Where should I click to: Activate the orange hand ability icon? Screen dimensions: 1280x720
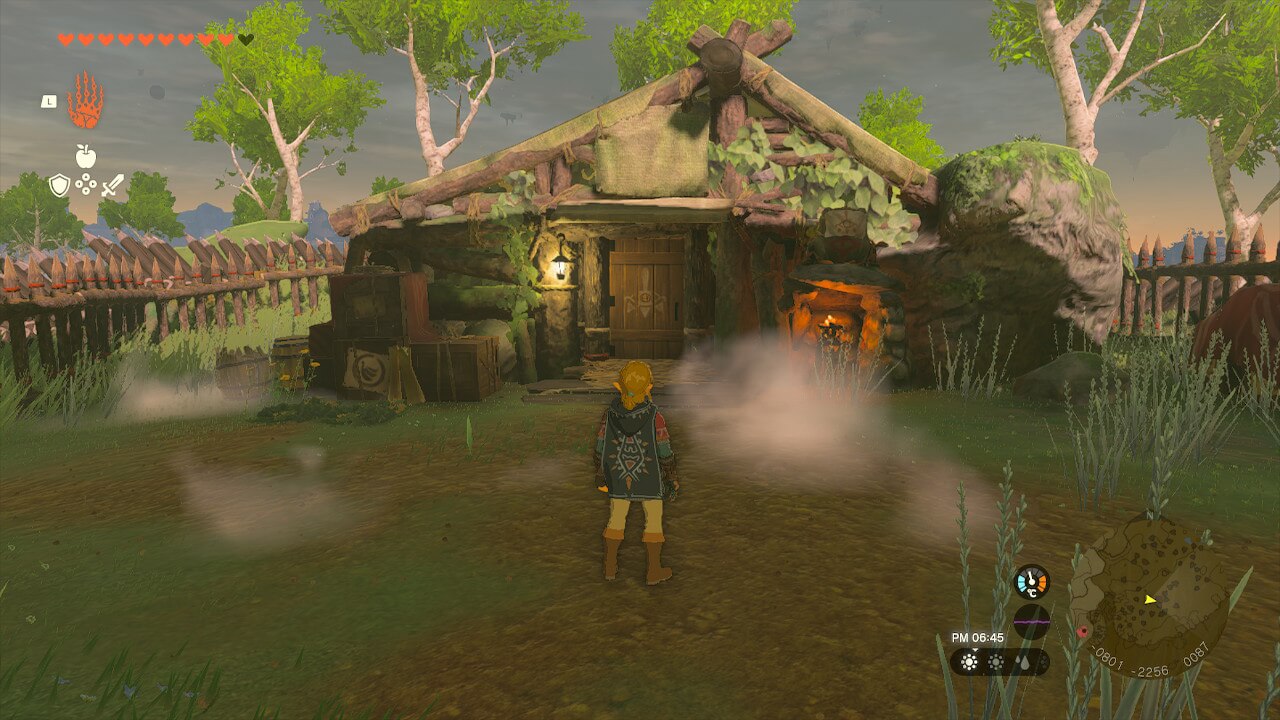[85, 100]
